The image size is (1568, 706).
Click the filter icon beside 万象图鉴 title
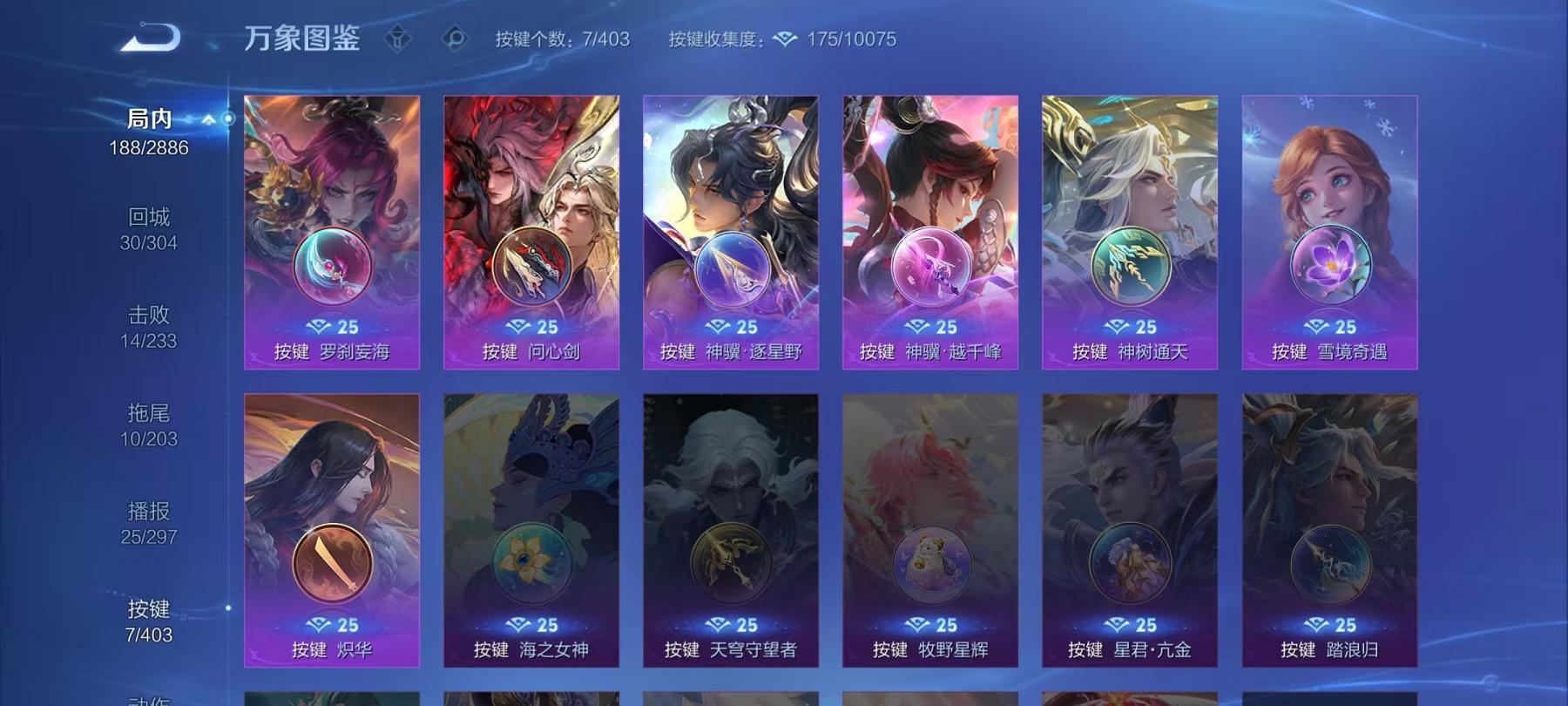click(399, 37)
